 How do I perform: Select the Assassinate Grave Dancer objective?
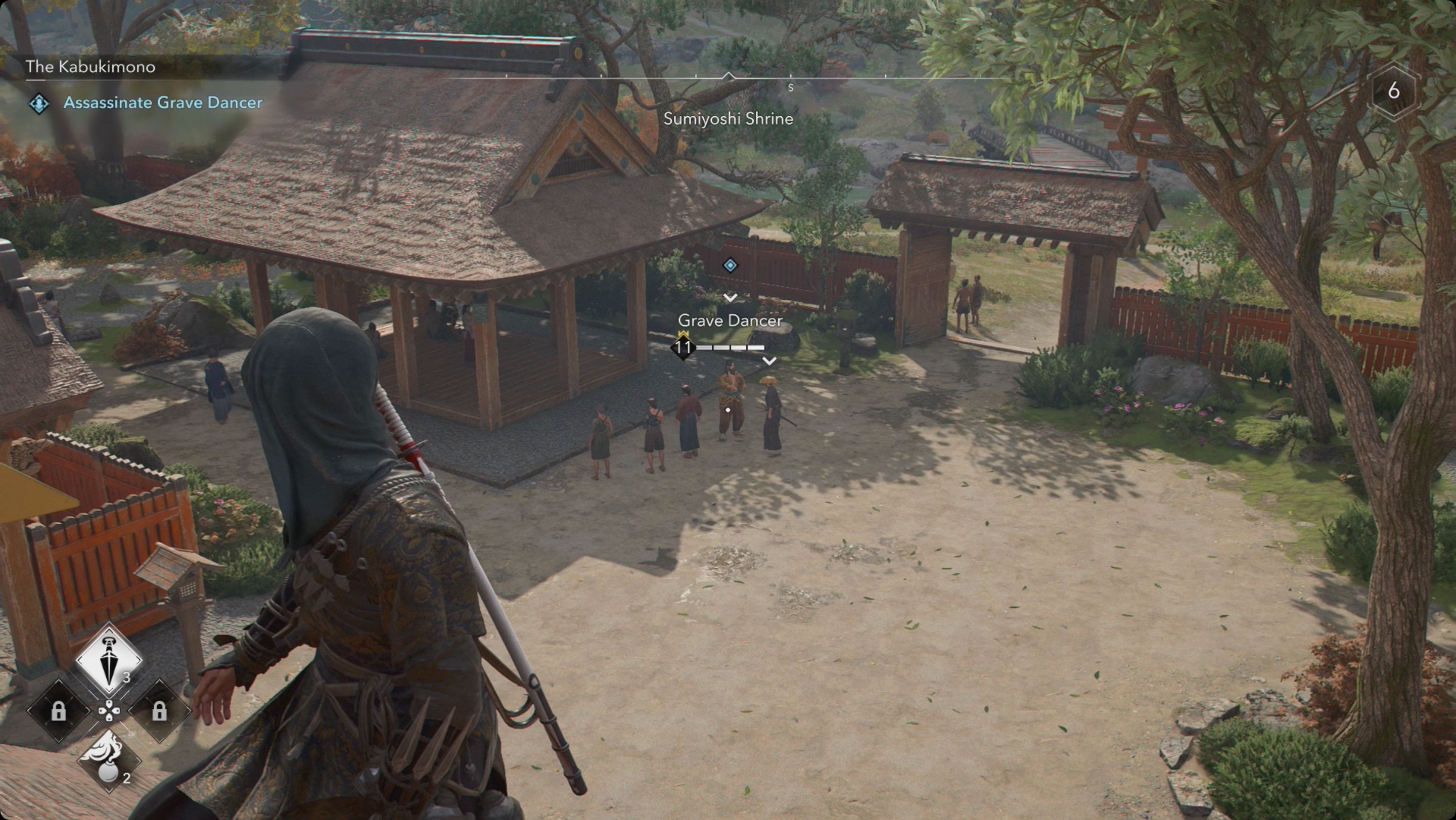coord(163,103)
